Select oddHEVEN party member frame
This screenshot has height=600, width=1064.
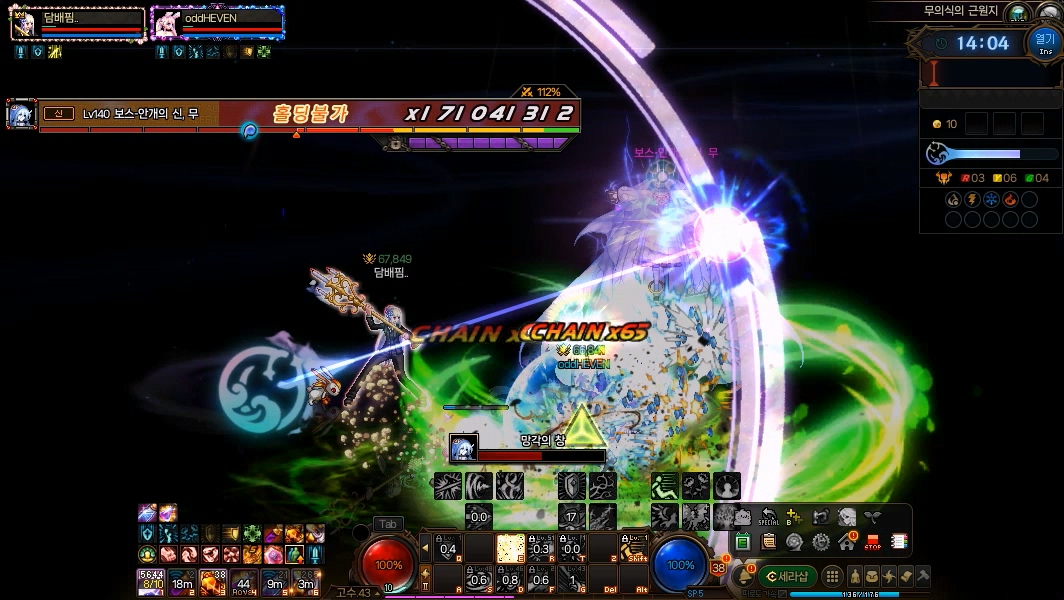click(x=217, y=22)
